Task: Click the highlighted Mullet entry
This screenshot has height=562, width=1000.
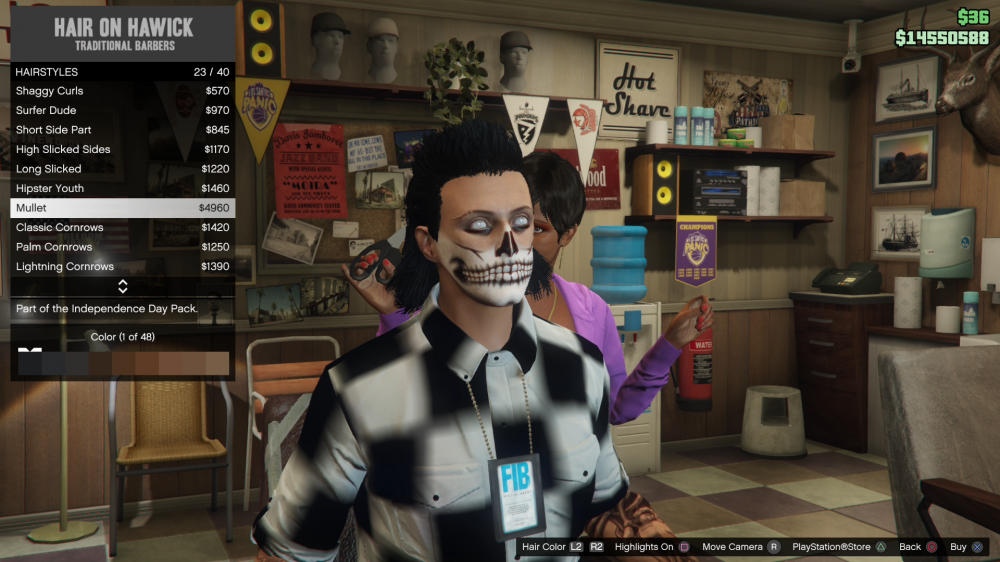Action: (x=122, y=208)
